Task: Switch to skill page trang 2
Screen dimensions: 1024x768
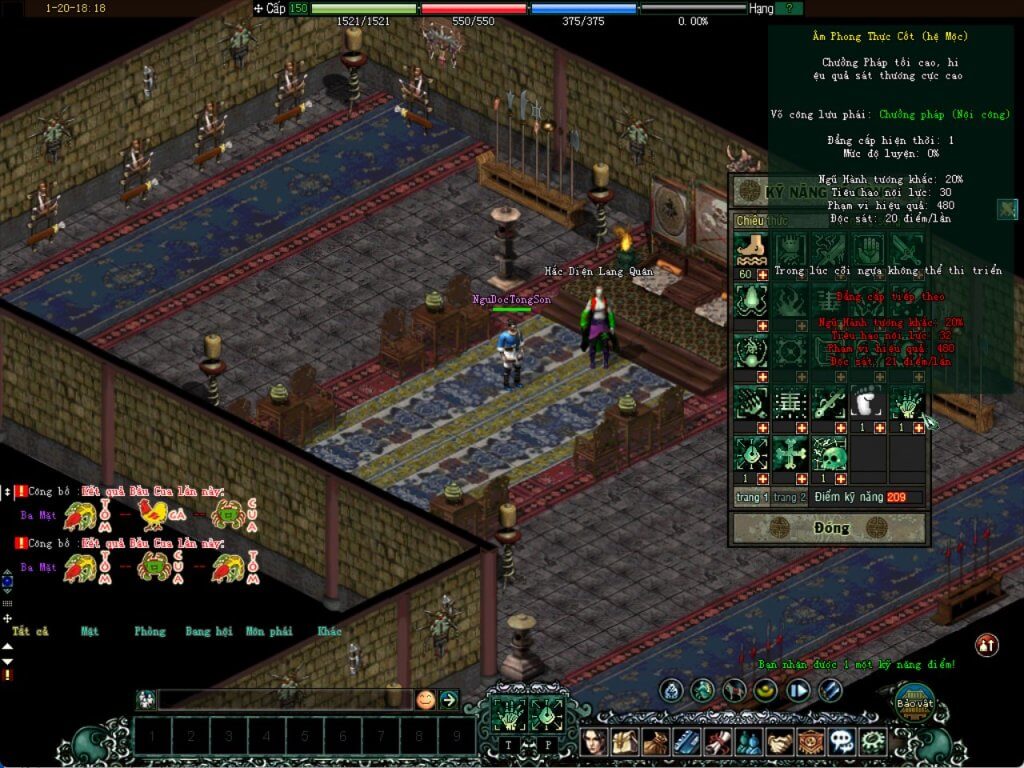Action: pyautogui.click(x=788, y=497)
